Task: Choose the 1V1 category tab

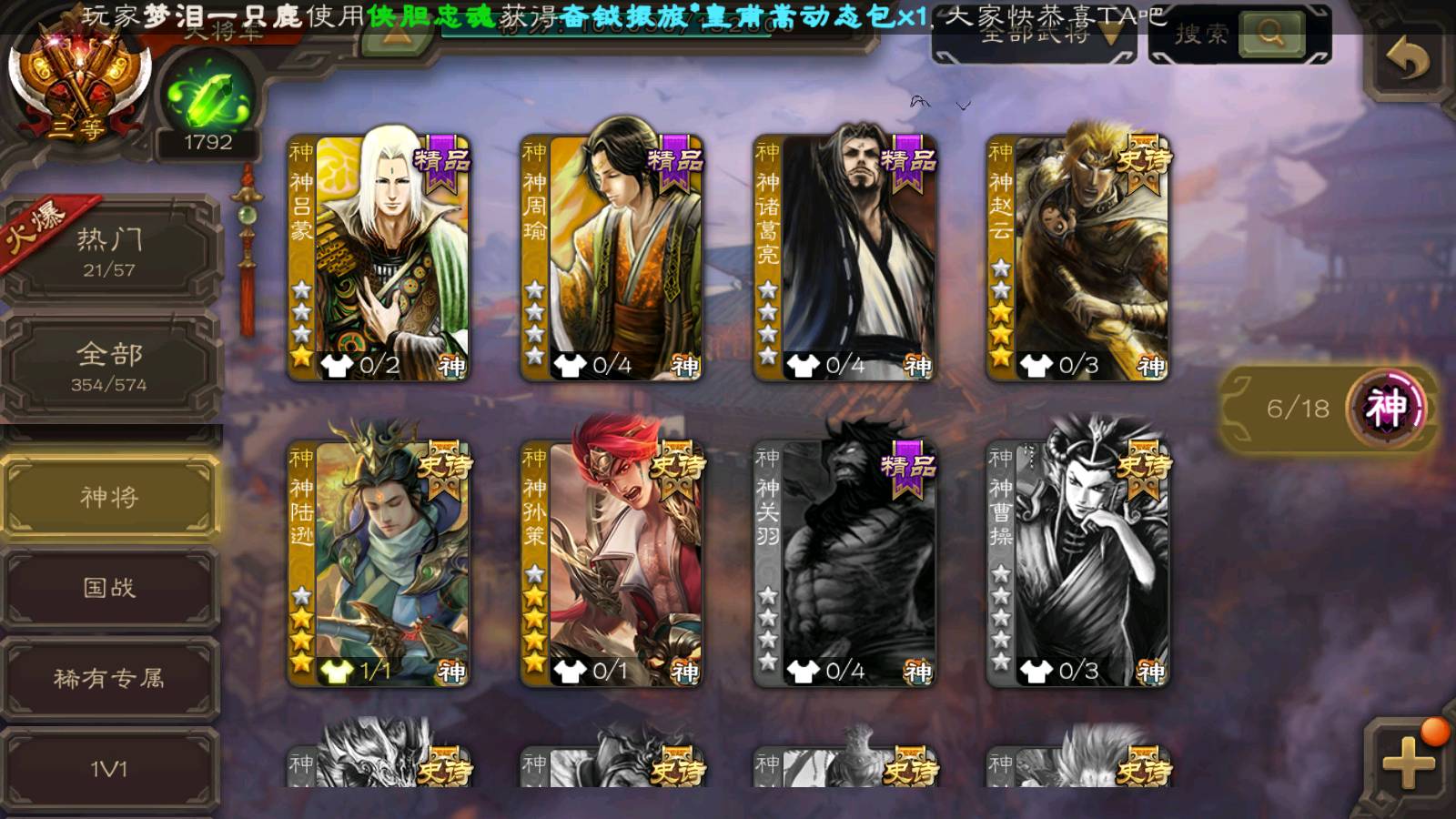Action: (109, 770)
